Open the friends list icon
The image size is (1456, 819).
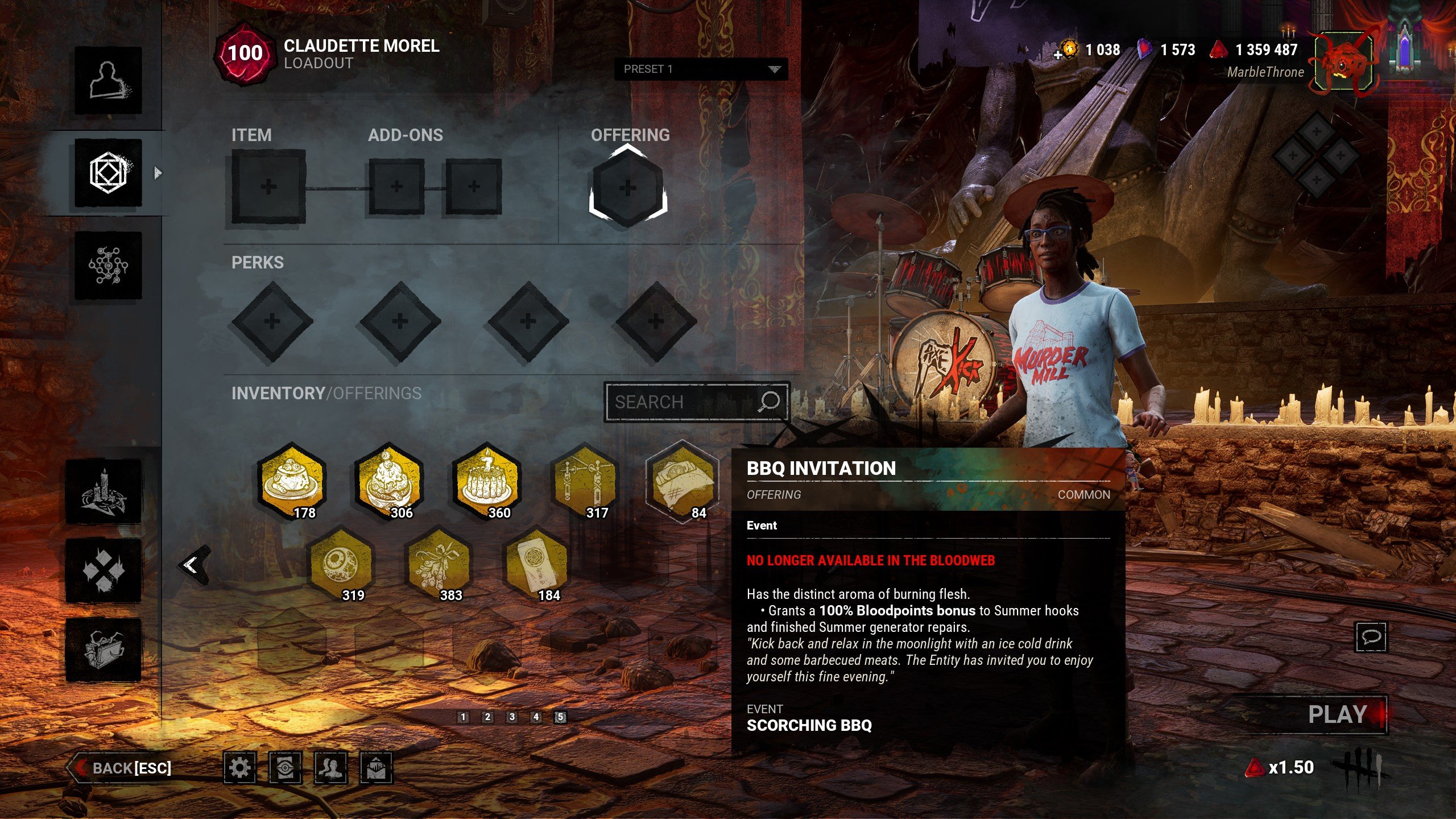point(330,768)
